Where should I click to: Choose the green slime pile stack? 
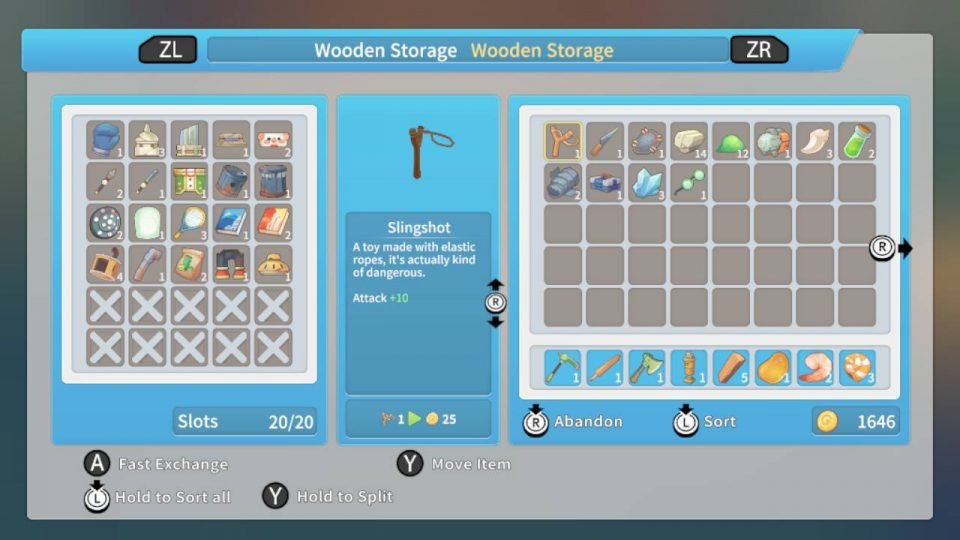pos(731,140)
